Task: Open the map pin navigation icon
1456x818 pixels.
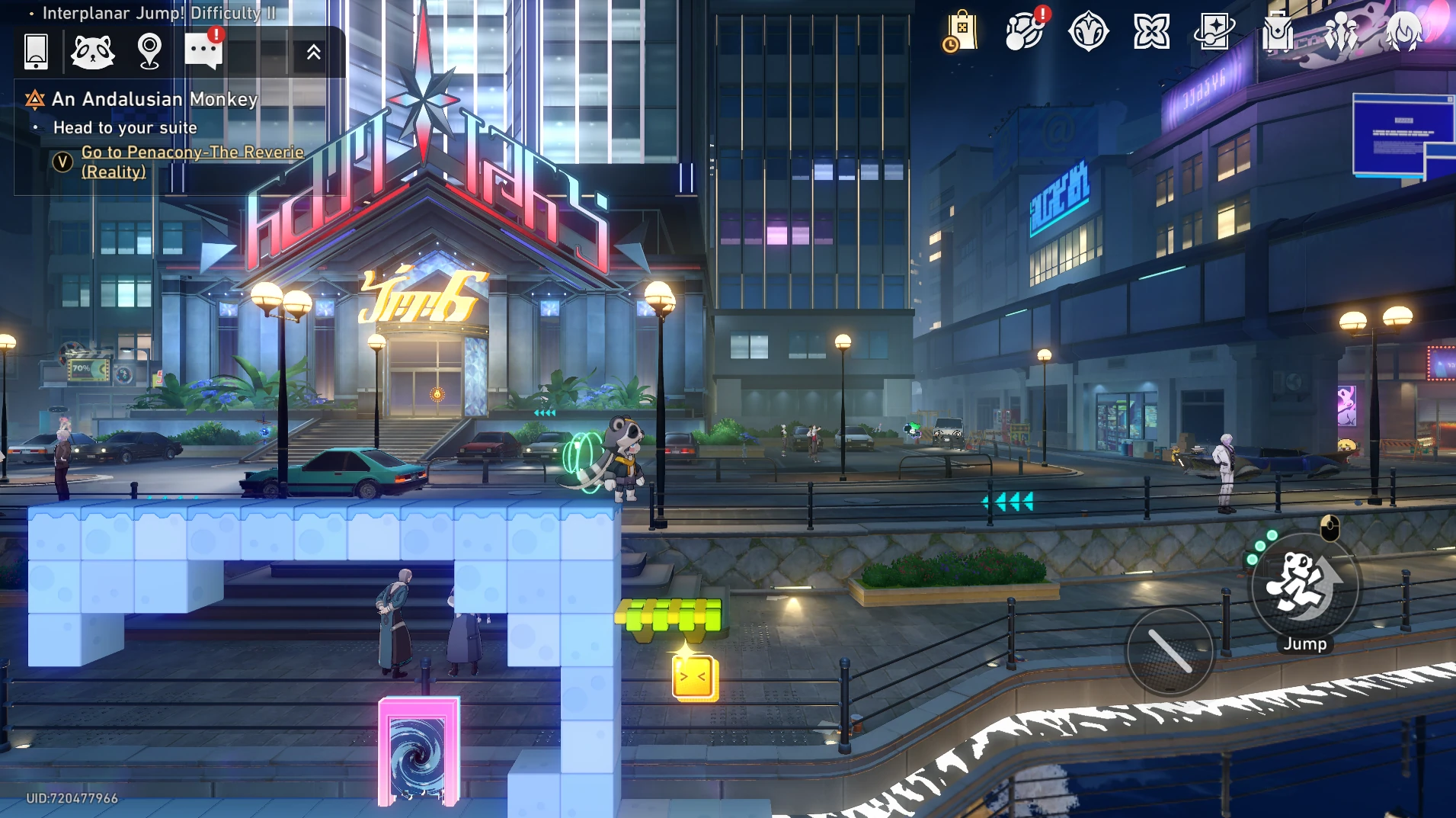Action: point(149,52)
